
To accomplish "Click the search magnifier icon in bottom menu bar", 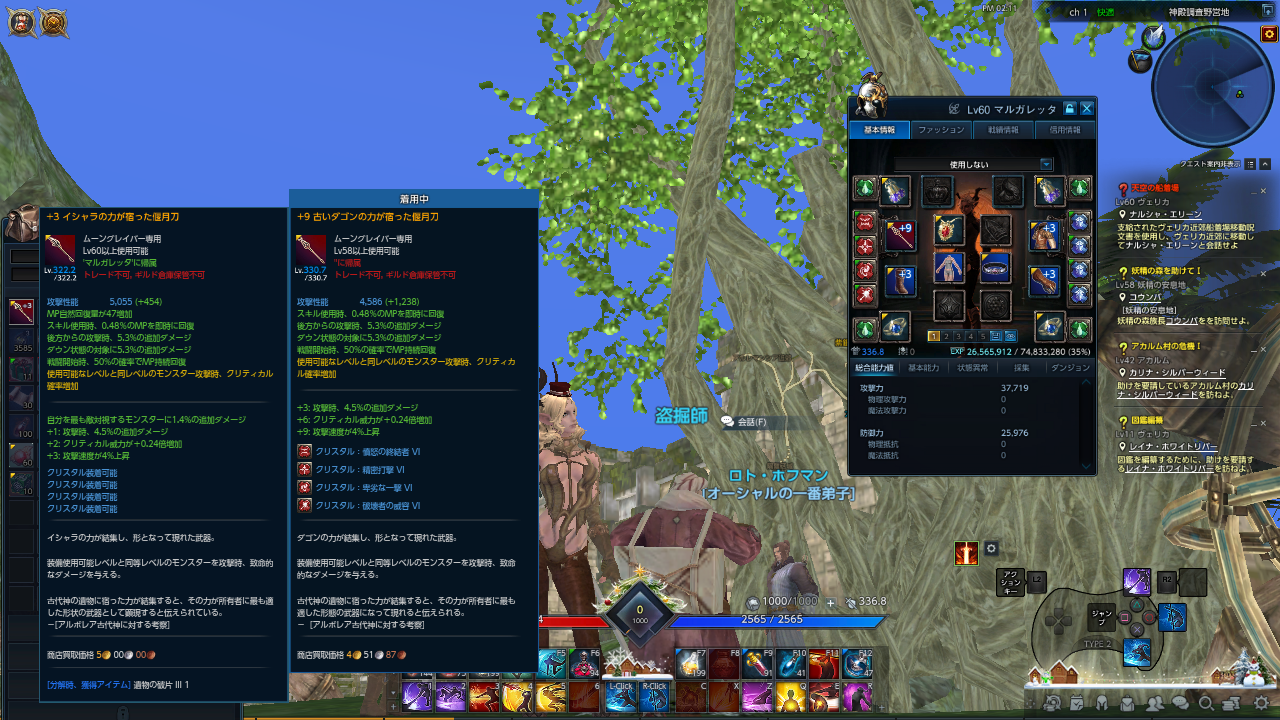I will pos(1207,703).
